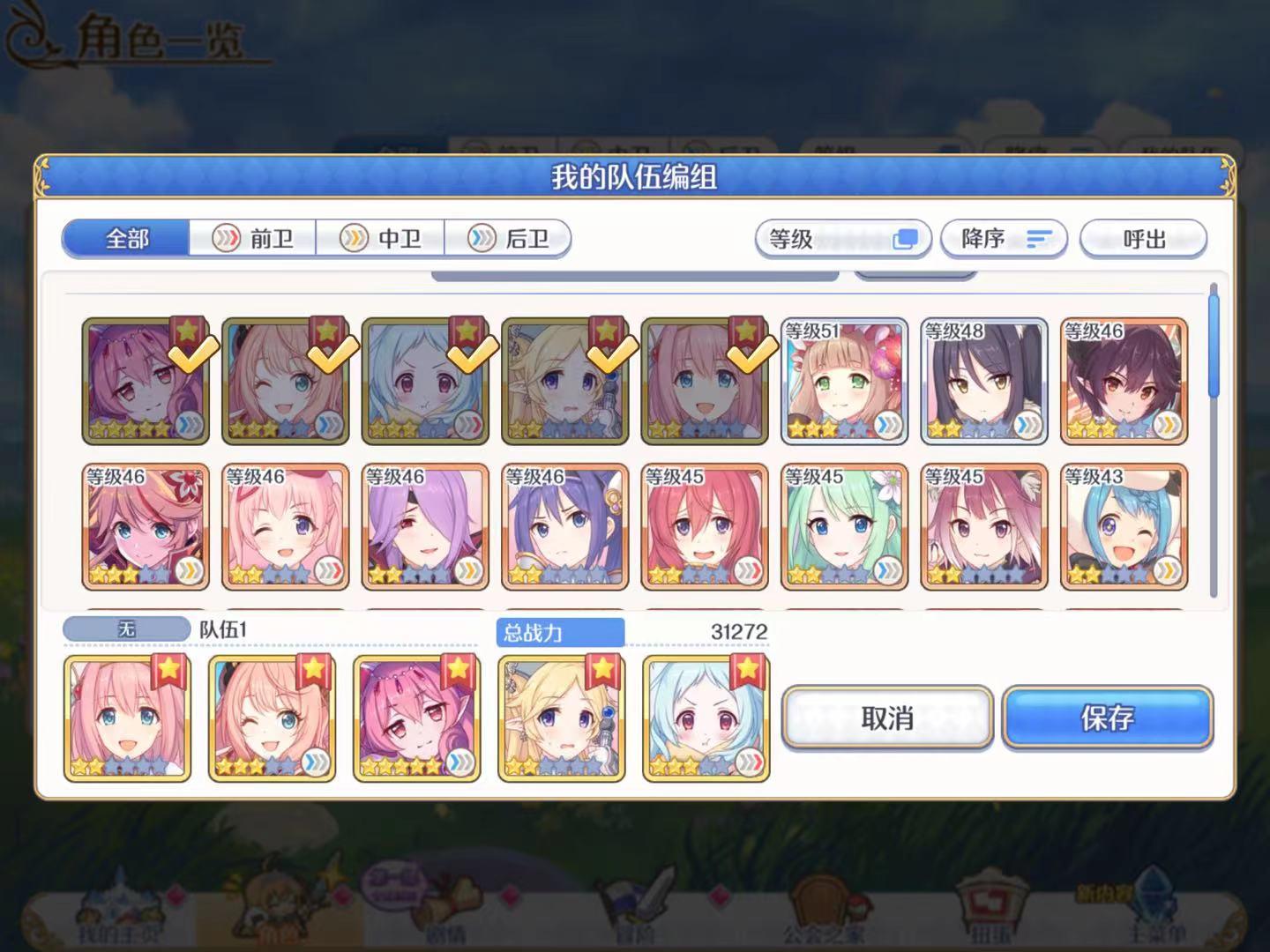Screen dimensions: 1270x952
Task: Click 取消 to cancel team editing
Action: pos(888,718)
